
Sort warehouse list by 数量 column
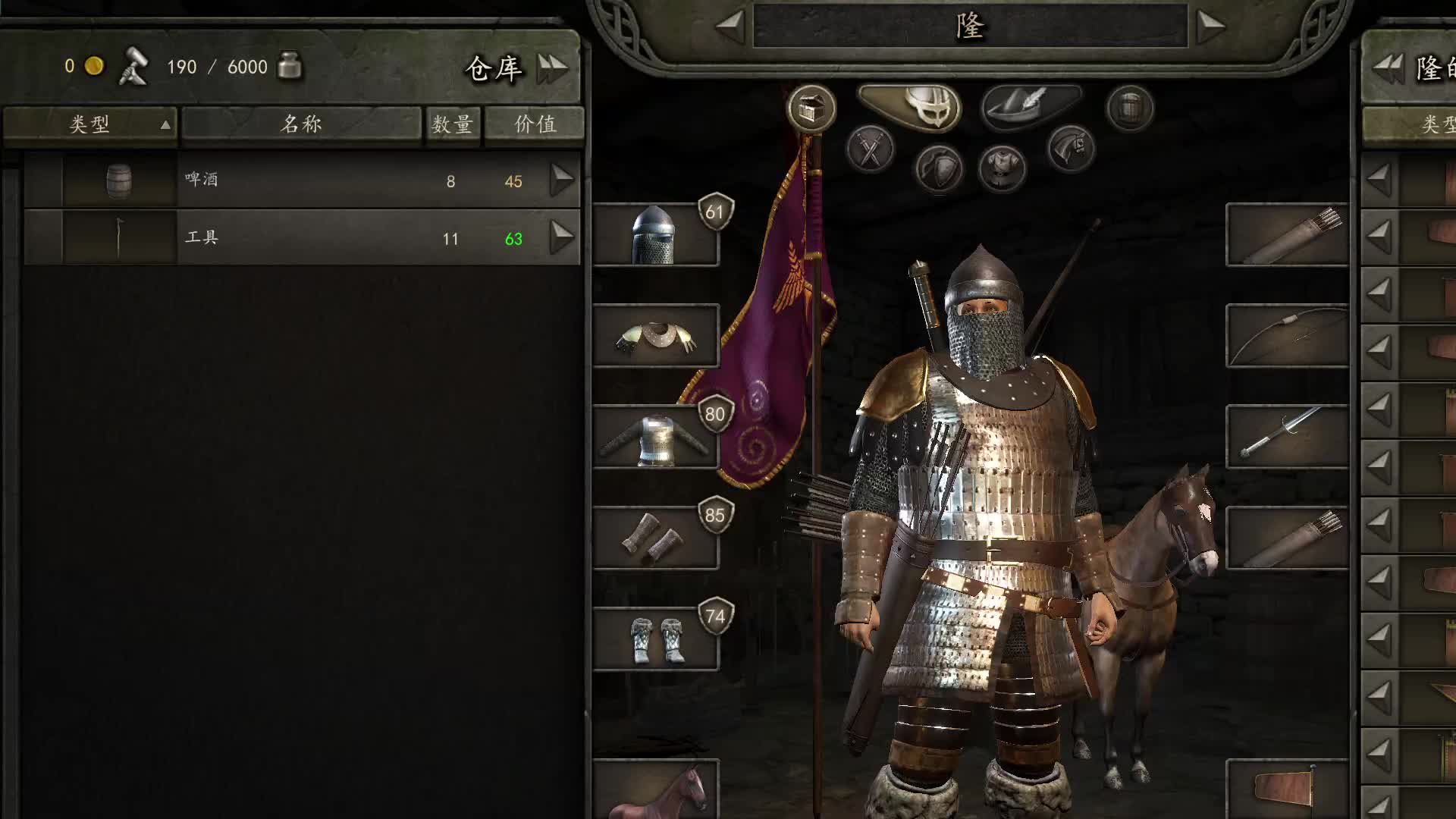coord(452,124)
